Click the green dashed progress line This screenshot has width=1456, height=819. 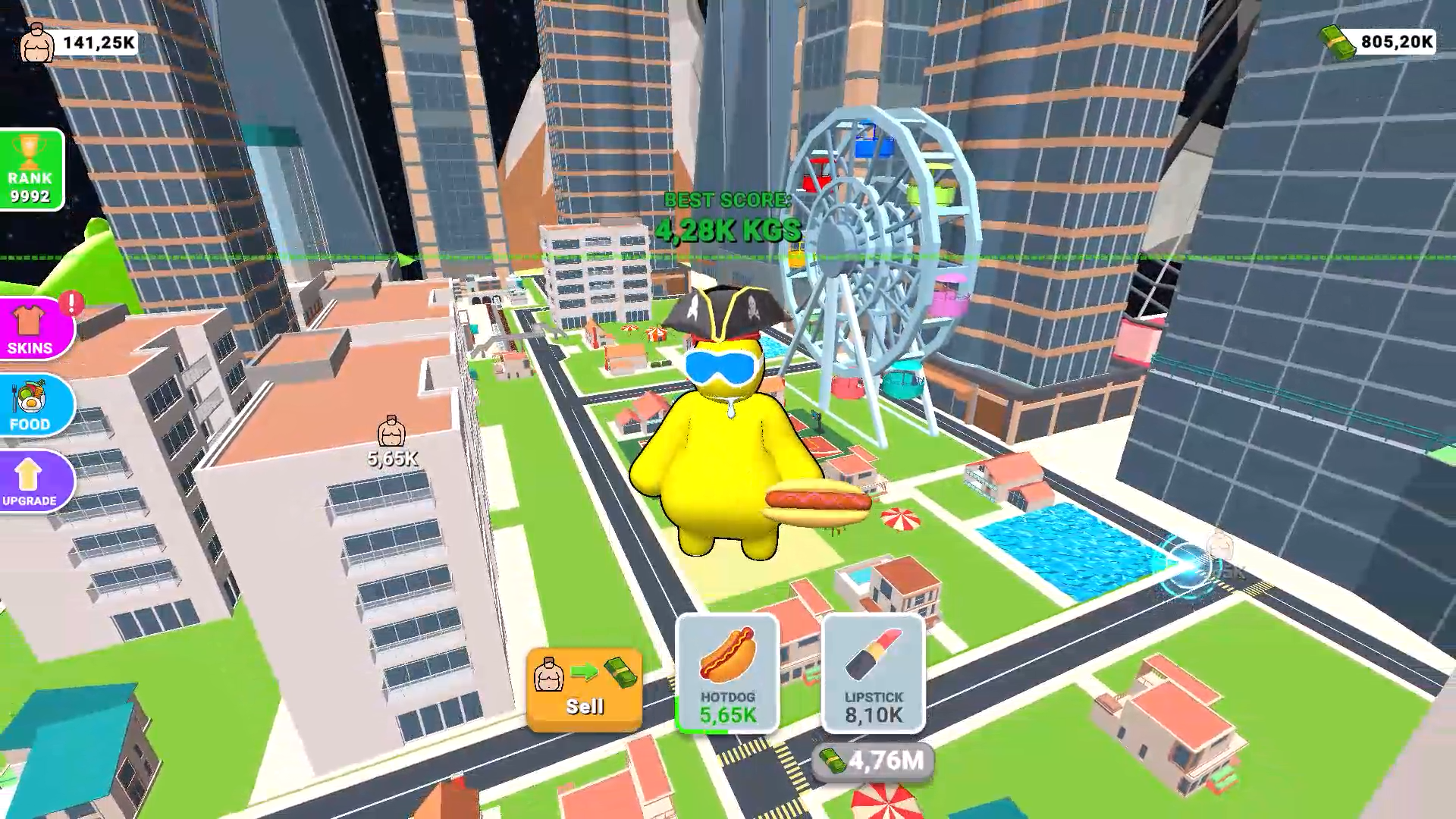pos(303,257)
